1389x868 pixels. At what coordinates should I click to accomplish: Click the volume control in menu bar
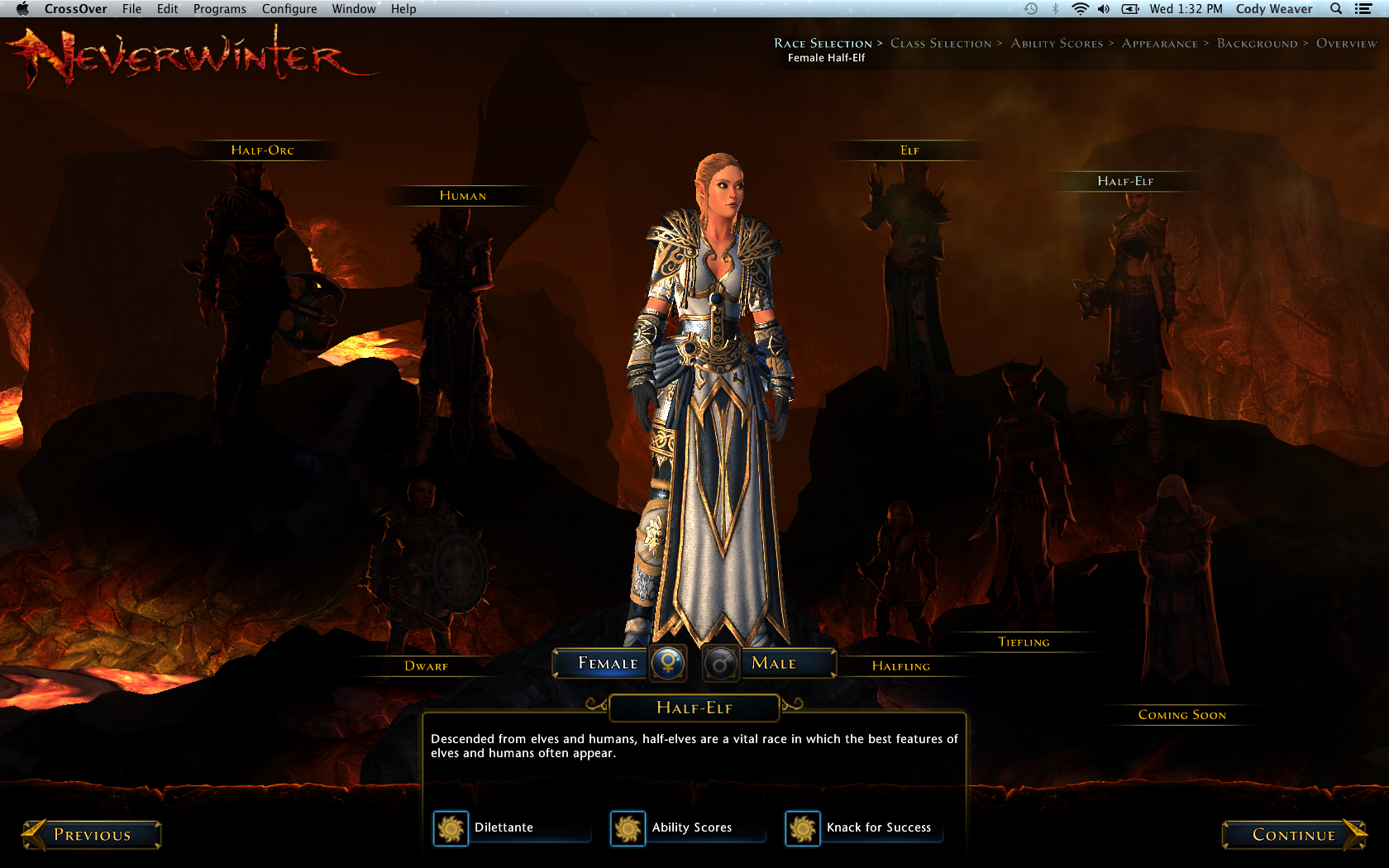point(1103,9)
